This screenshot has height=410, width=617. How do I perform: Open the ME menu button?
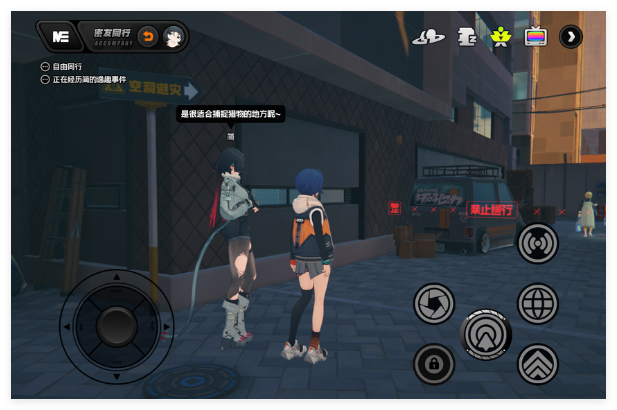coord(61,37)
